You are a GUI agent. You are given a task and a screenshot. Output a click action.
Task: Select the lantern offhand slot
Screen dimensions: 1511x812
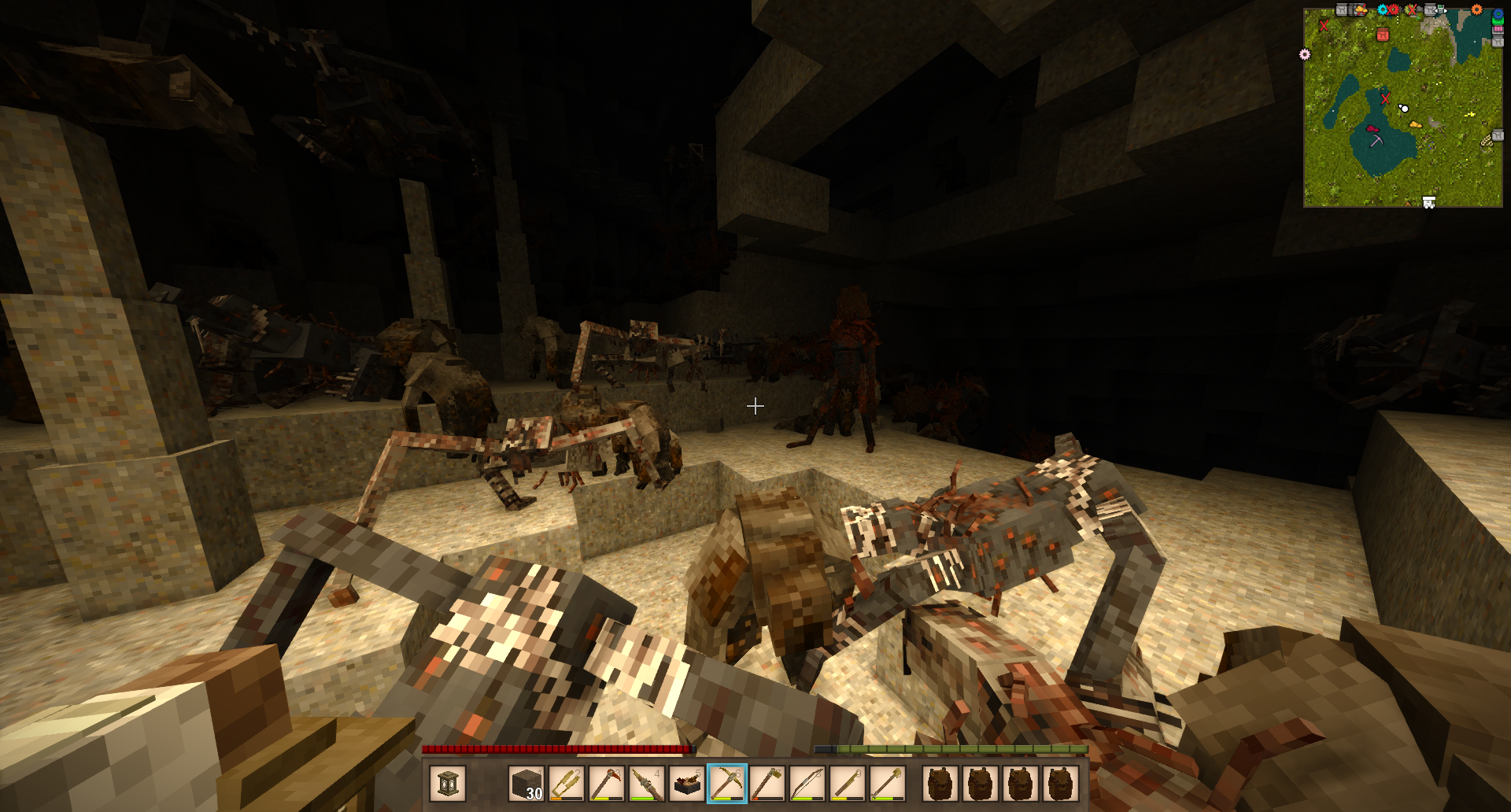point(448,784)
